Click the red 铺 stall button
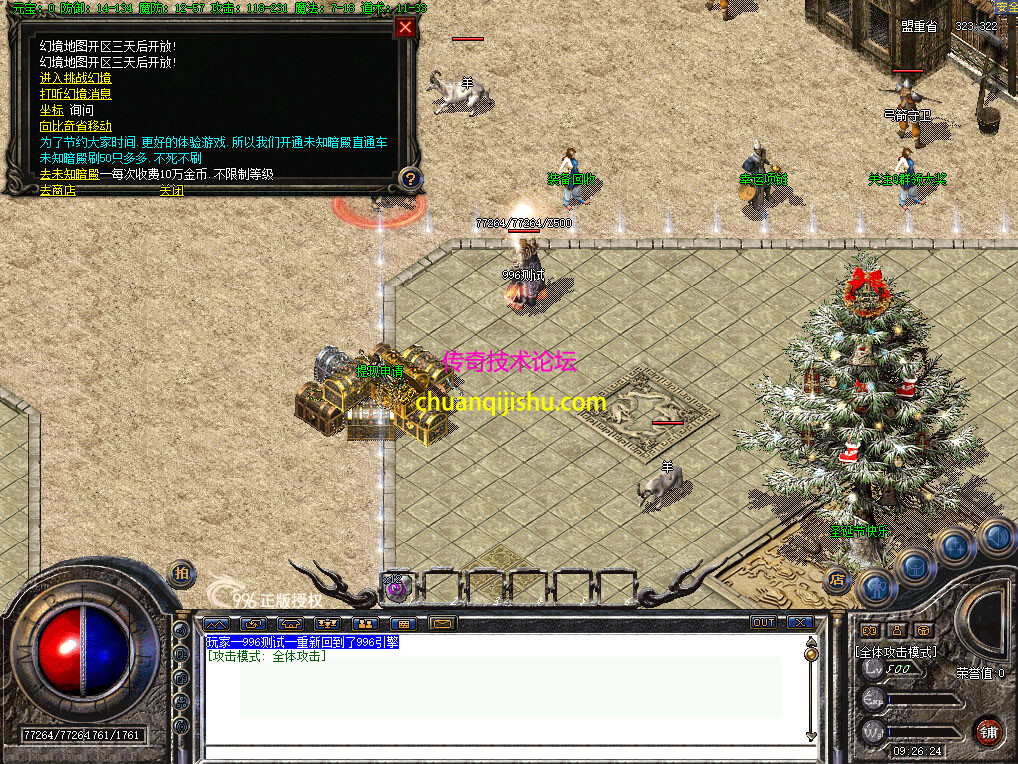The image size is (1018, 764). click(989, 730)
